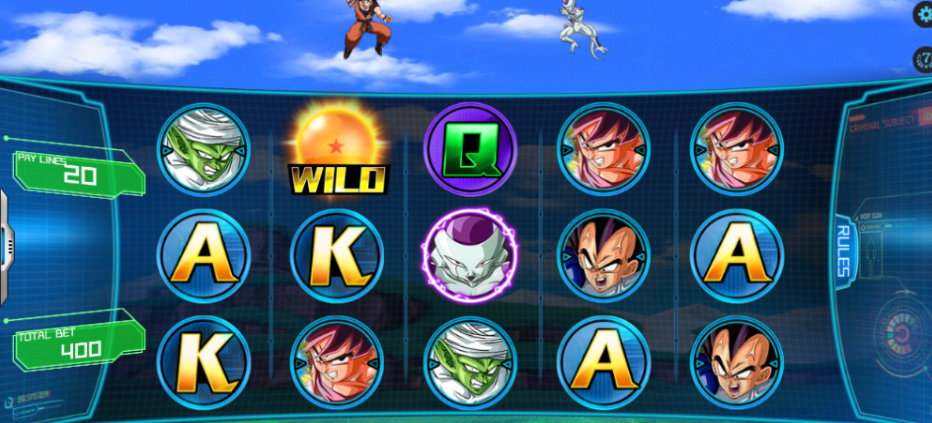Select the Pay Lines panel
The image size is (932, 423).
76,172
